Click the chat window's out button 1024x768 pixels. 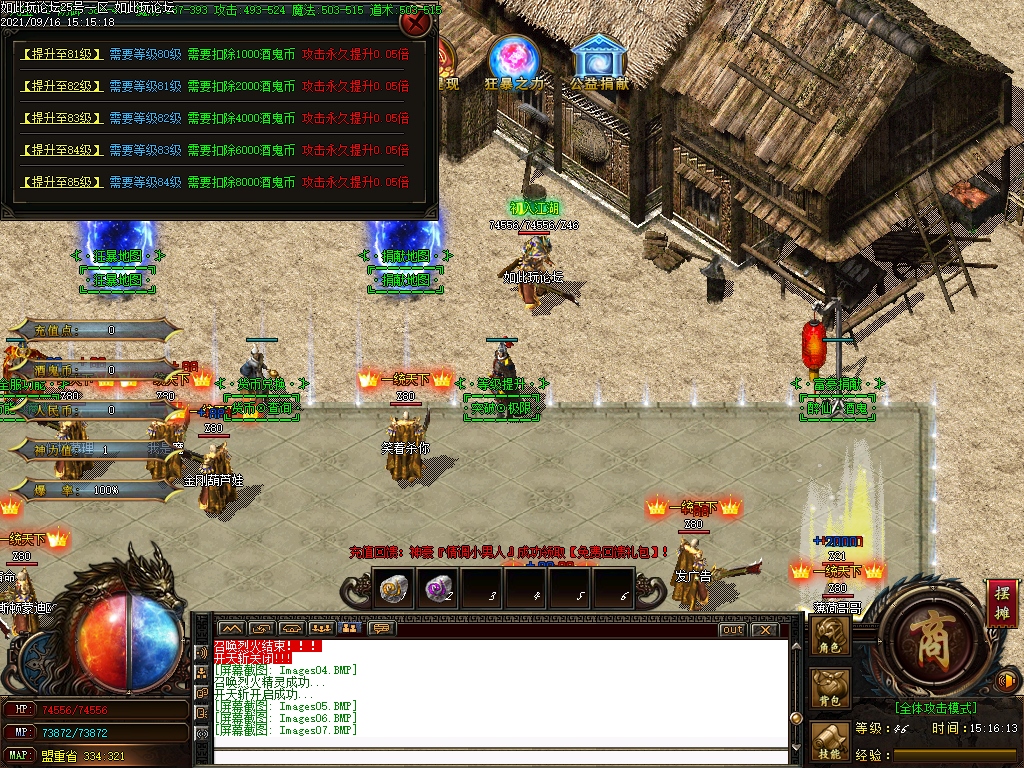pyautogui.click(x=732, y=630)
